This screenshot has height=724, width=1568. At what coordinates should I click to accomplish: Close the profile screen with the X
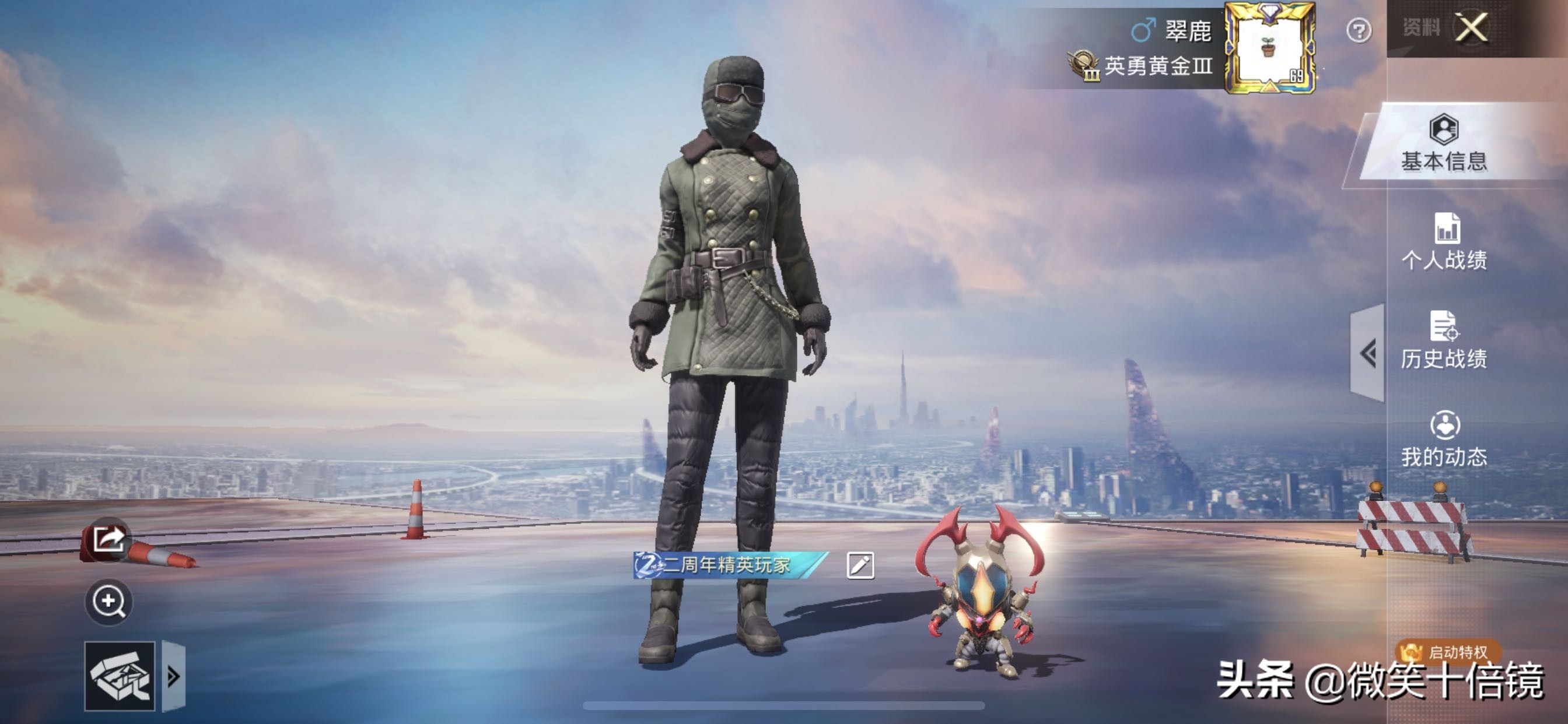1471,28
